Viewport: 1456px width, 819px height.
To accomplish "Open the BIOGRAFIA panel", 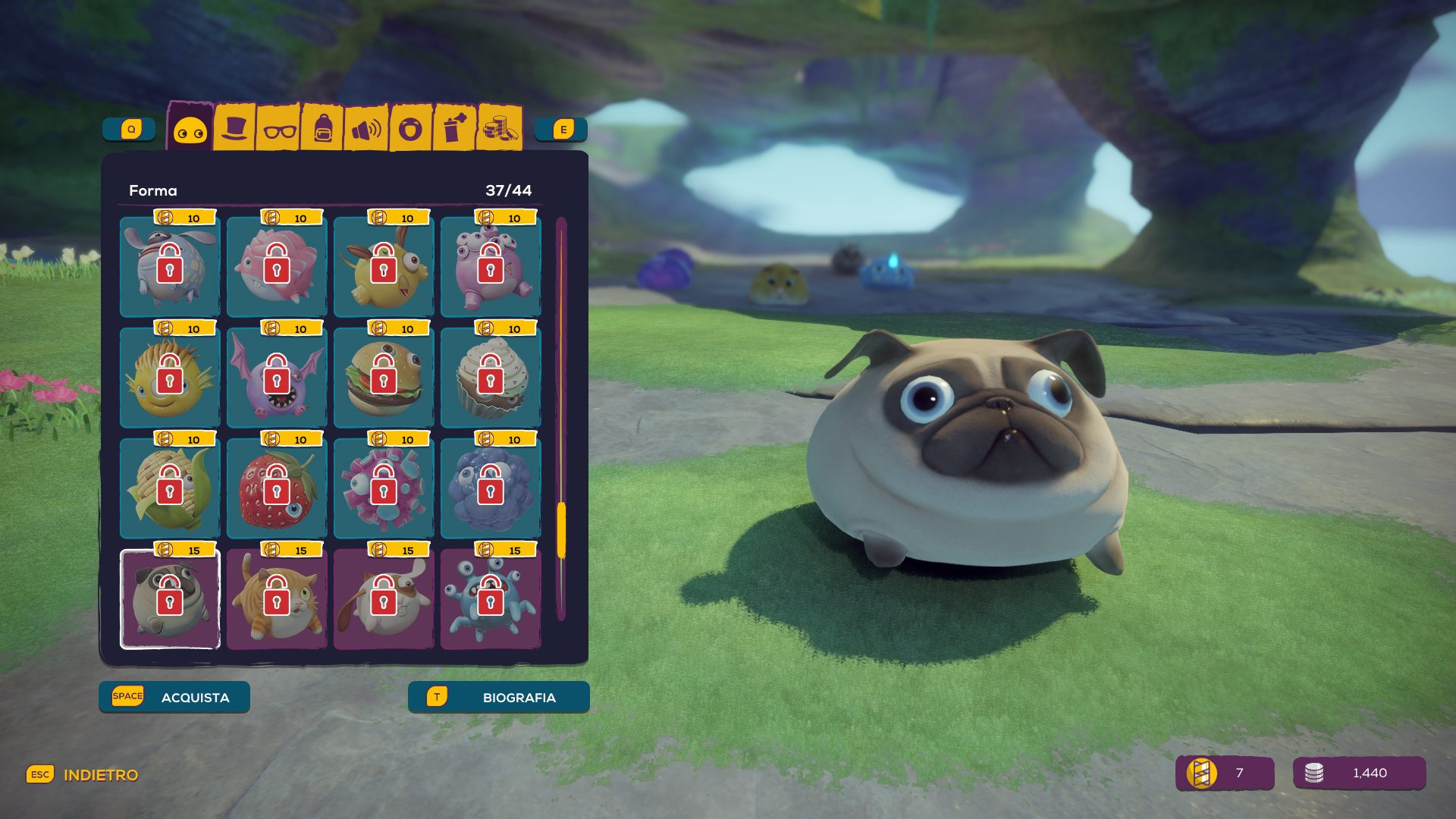I will (x=498, y=697).
